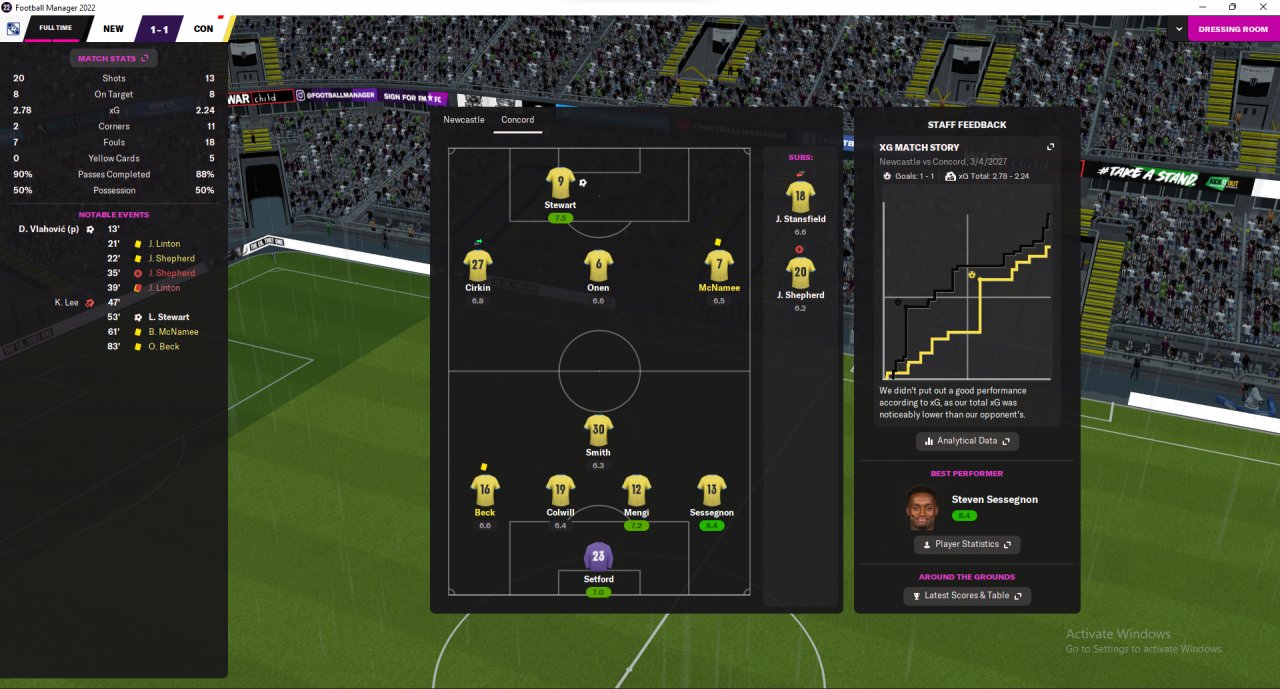Expand the xG Match Story chart
Screen dimensions: 1280x689
pos(1050,147)
